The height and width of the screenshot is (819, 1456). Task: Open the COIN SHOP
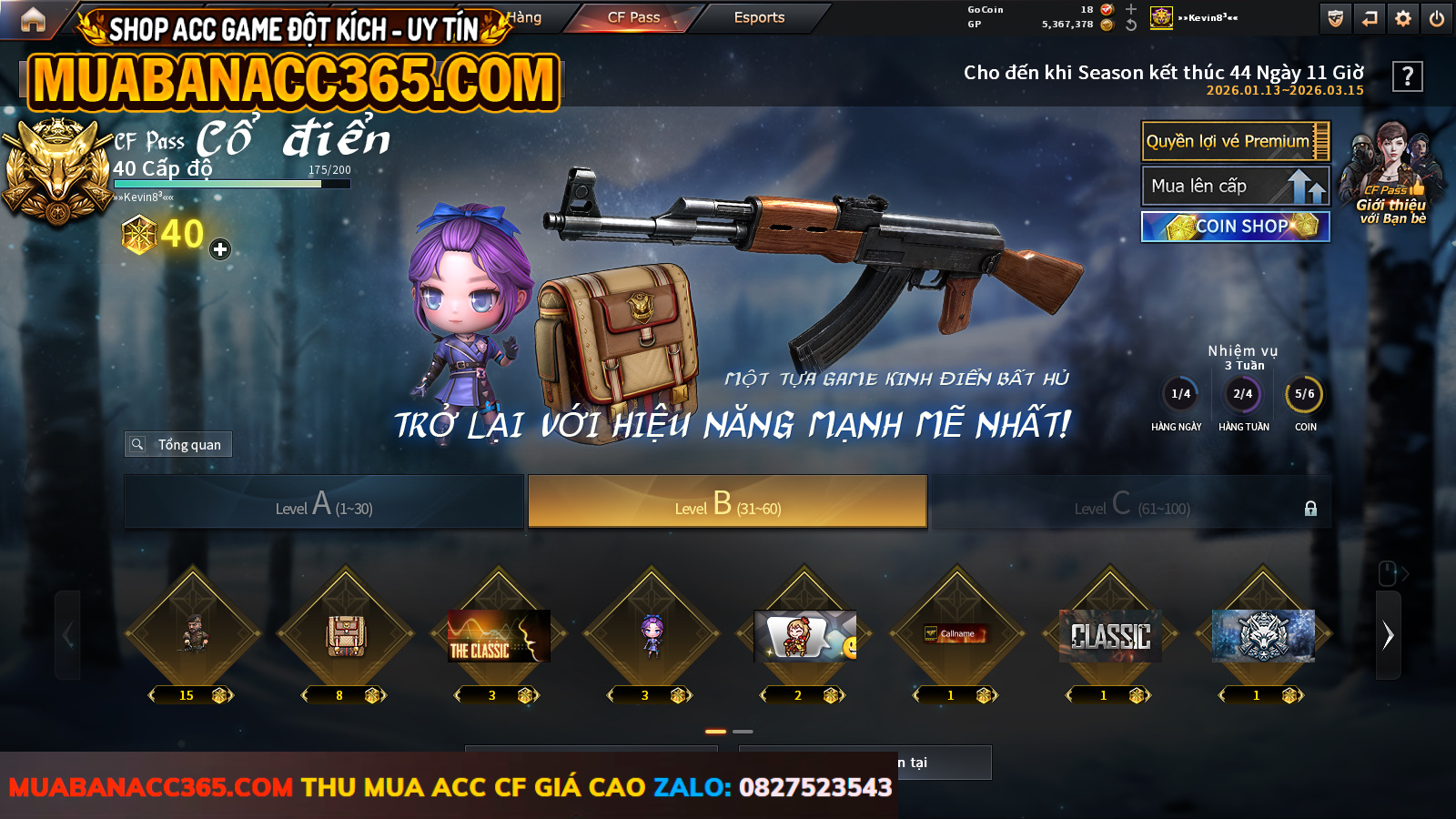1235,227
